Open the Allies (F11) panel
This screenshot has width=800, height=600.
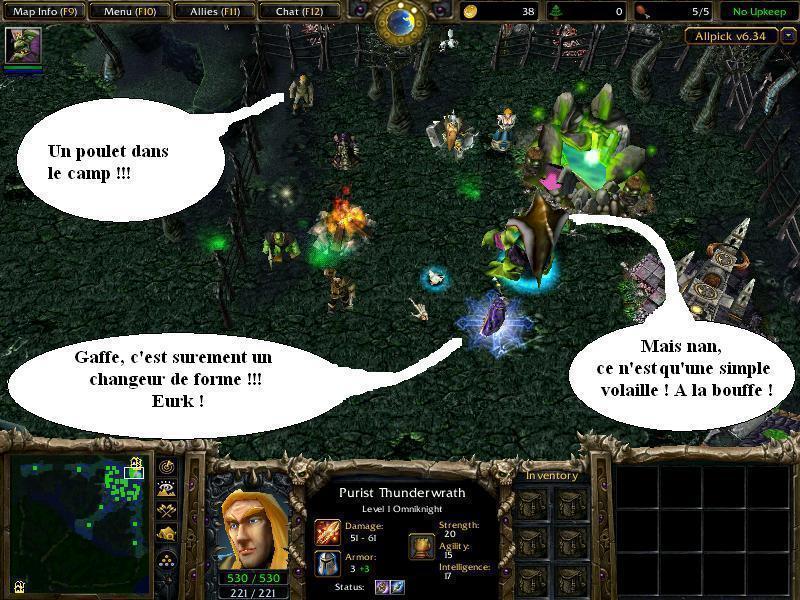point(212,12)
